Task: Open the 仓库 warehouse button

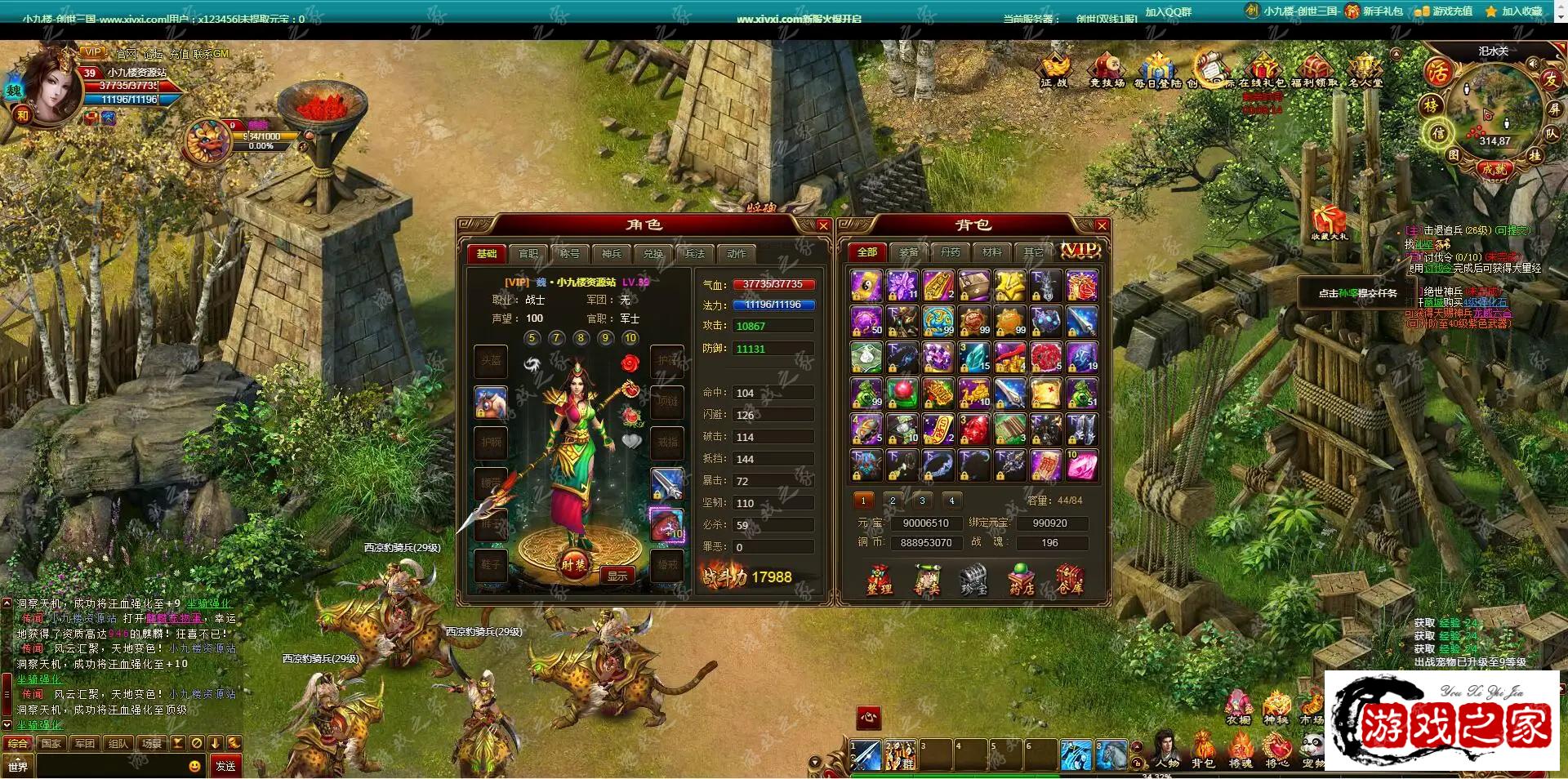Action: point(1069,579)
